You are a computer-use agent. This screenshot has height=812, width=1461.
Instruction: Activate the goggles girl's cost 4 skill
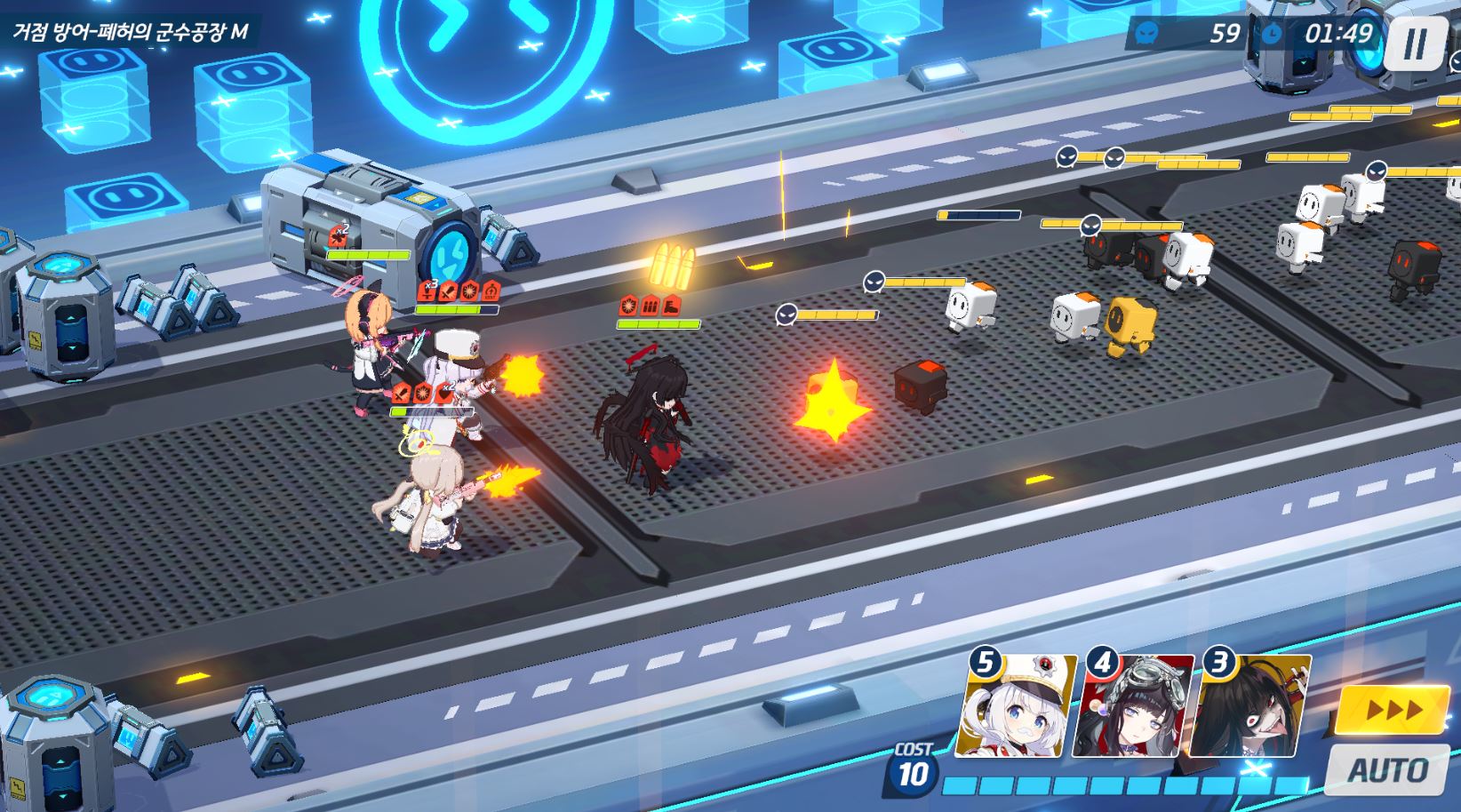click(x=1135, y=707)
